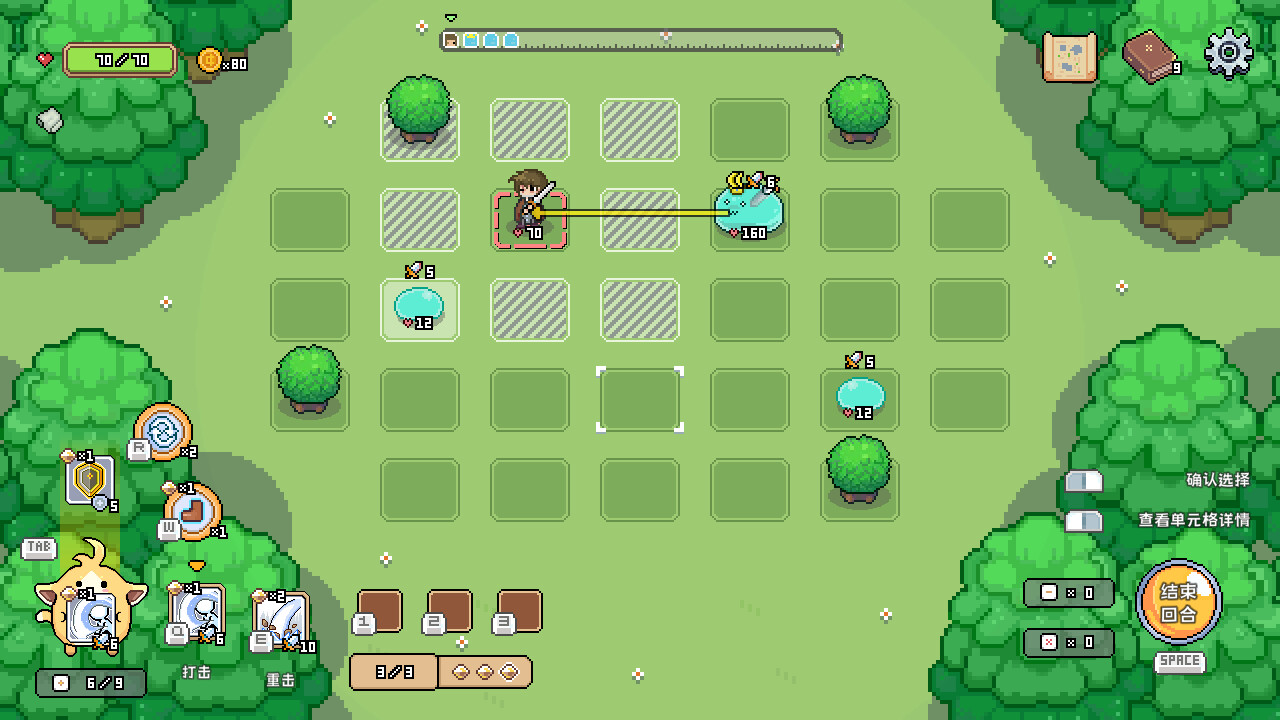Click the right mouse button icon for 查看单元格详情

(1083, 521)
